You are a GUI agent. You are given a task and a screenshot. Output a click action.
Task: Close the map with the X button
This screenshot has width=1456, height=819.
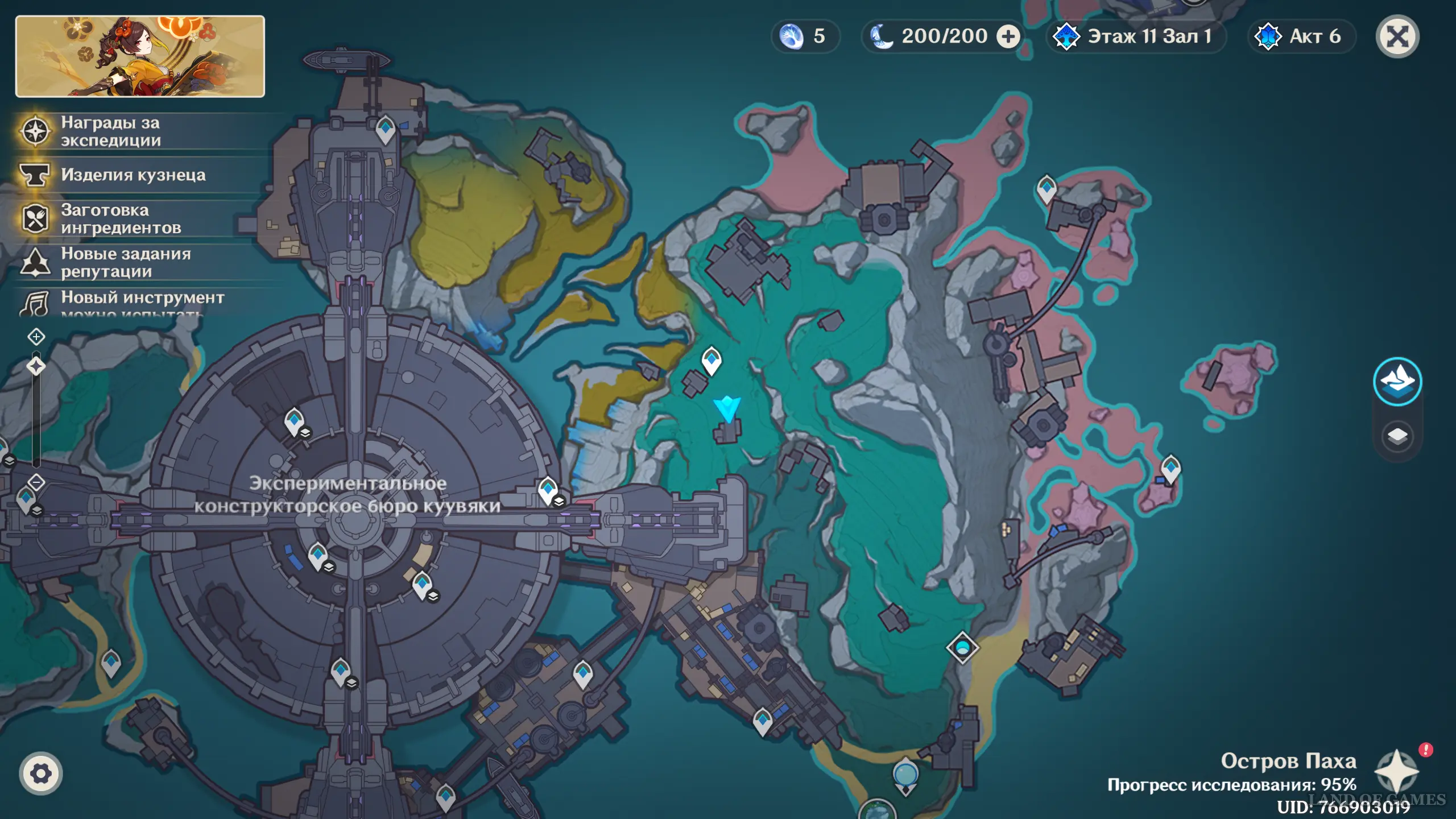(x=1397, y=37)
